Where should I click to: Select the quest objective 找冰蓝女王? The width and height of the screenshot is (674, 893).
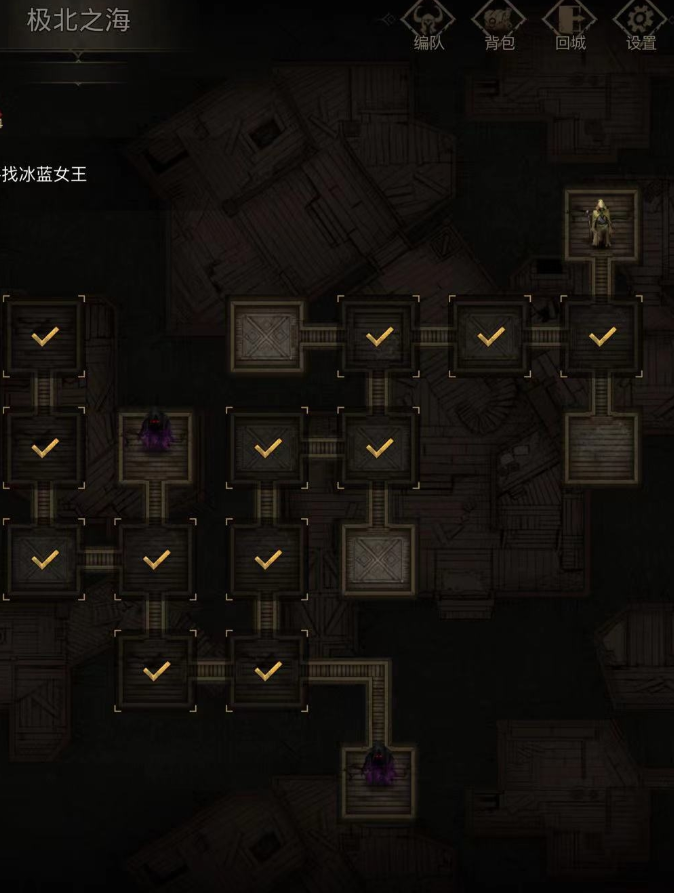(44, 174)
